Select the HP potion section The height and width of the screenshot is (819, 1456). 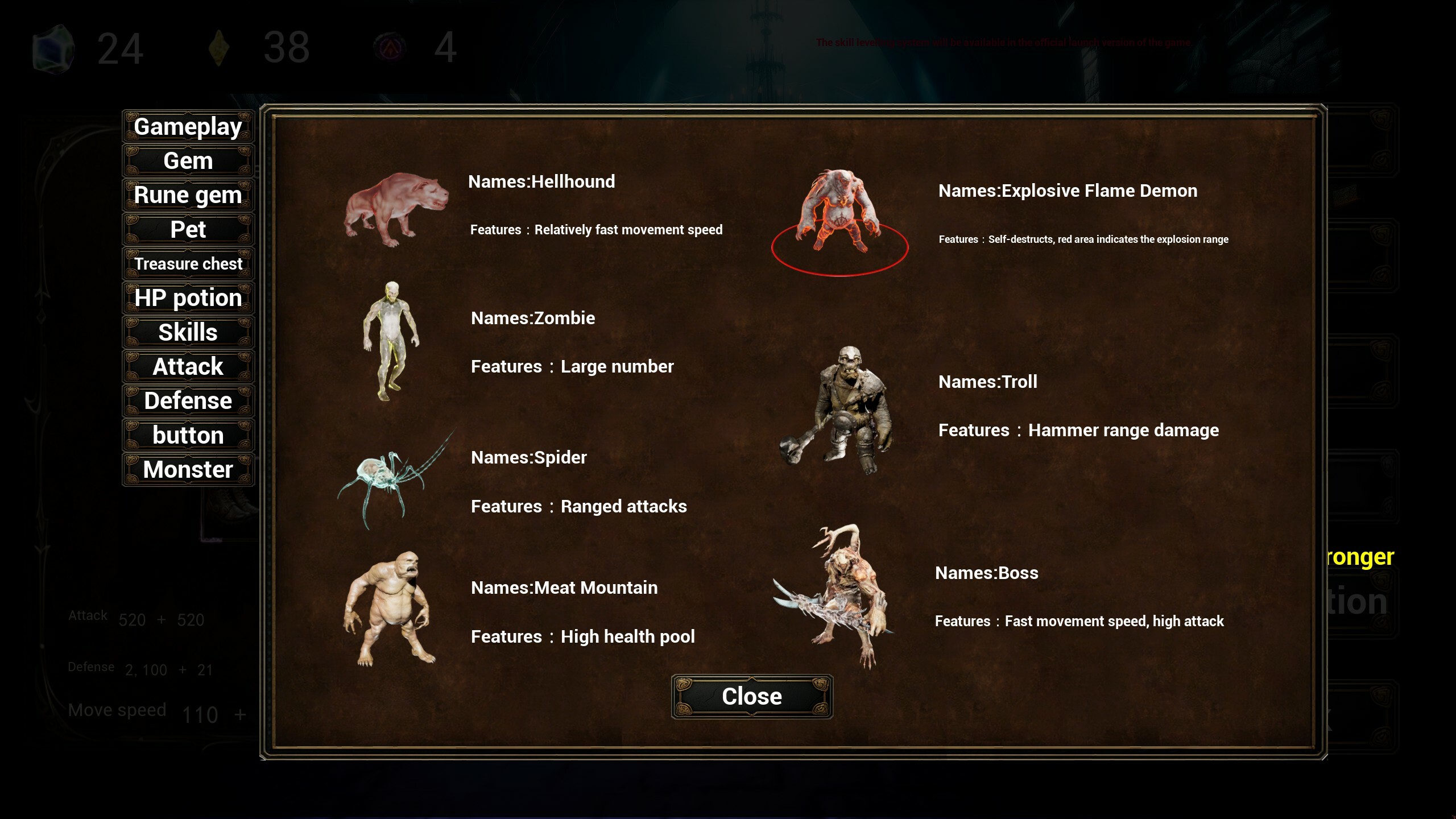[188, 297]
